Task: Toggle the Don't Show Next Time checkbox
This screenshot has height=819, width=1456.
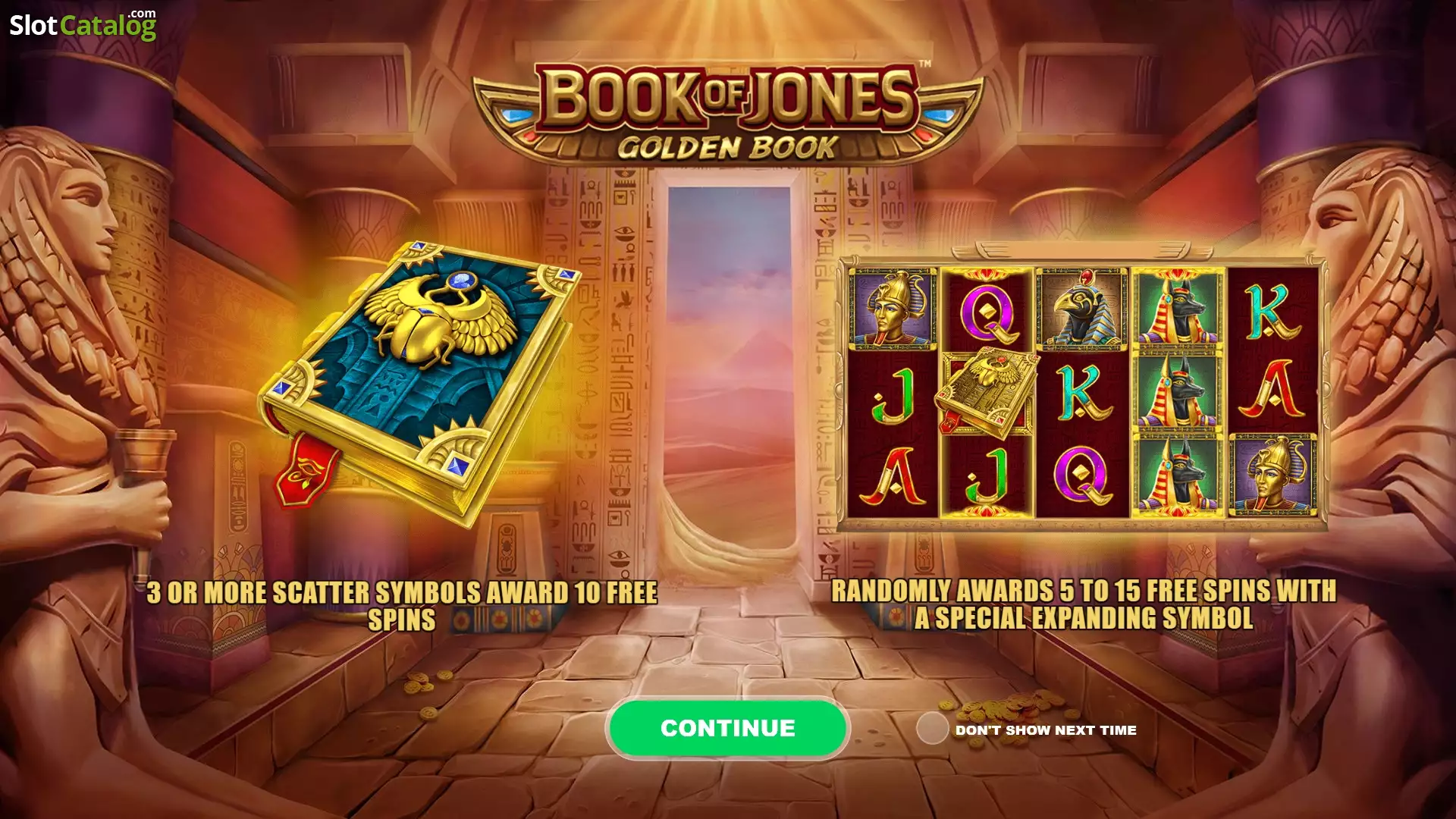Action: click(932, 729)
